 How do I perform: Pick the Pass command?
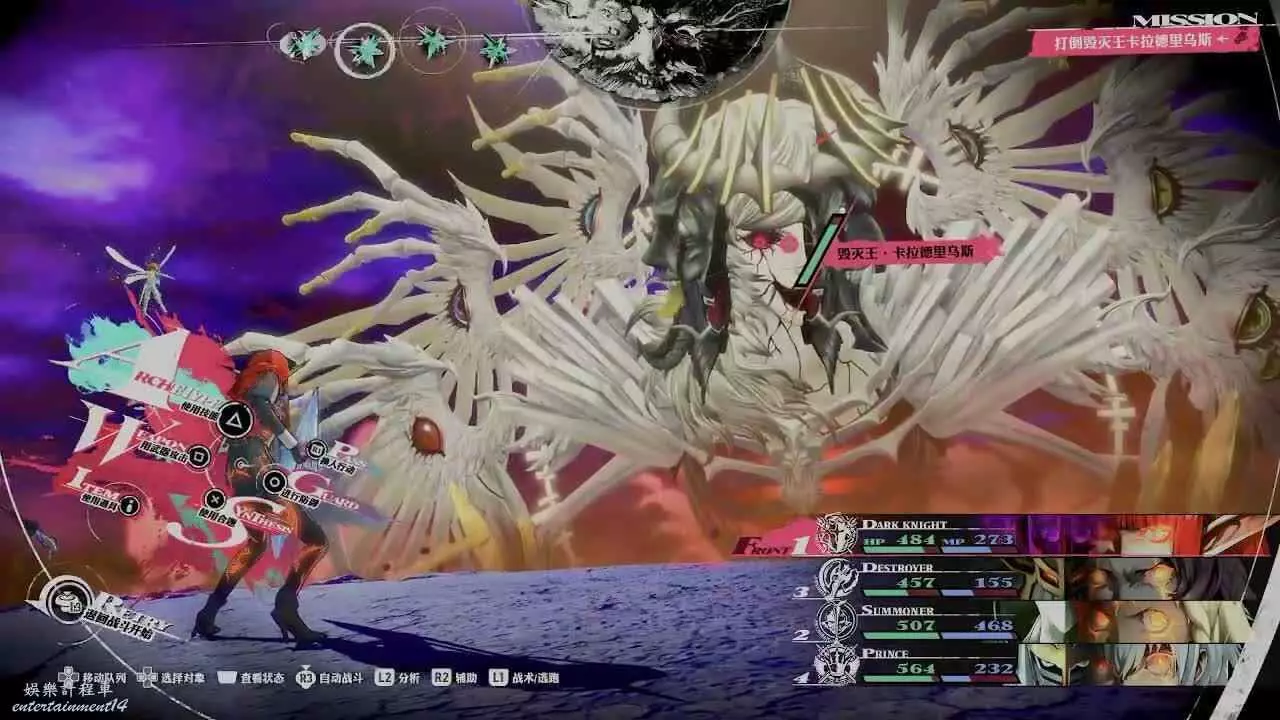tap(317, 449)
